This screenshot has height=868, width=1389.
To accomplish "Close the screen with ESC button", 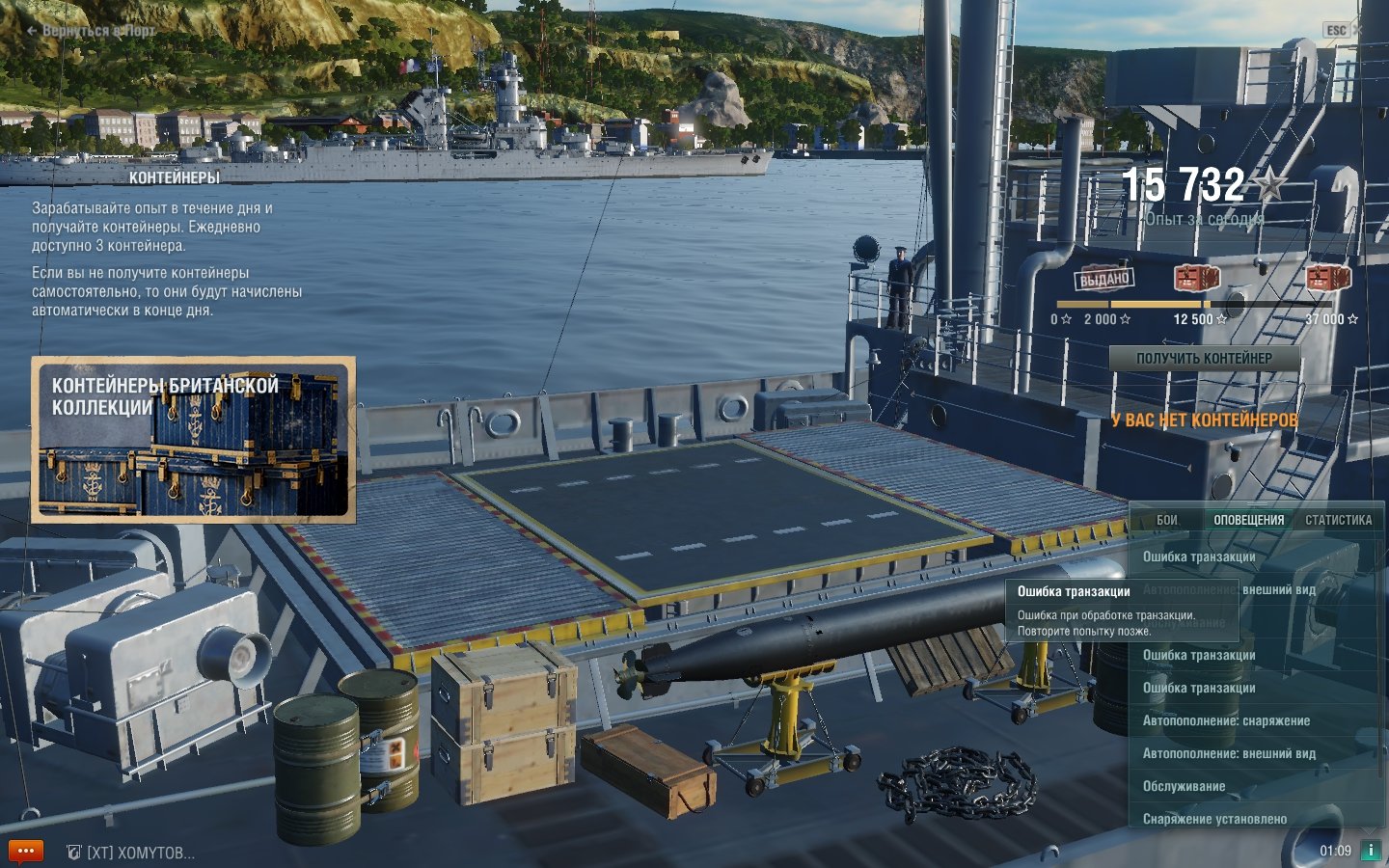I will pyautogui.click(x=1336, y=31).
